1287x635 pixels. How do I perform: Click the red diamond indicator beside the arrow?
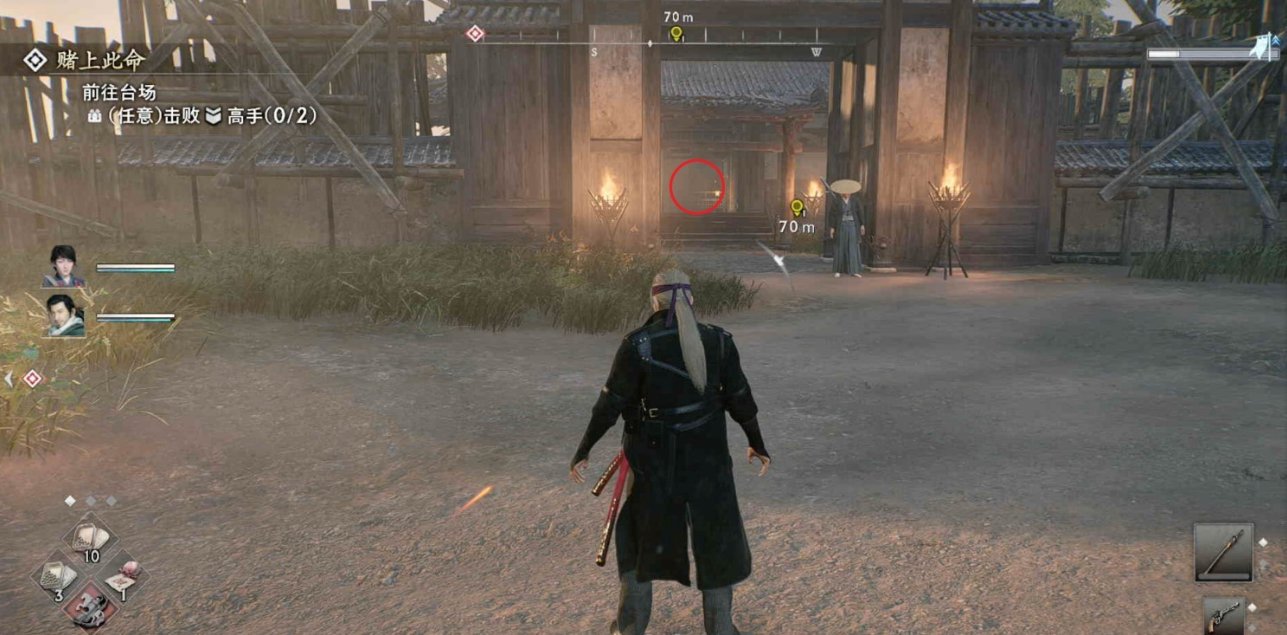click(32, 378)
